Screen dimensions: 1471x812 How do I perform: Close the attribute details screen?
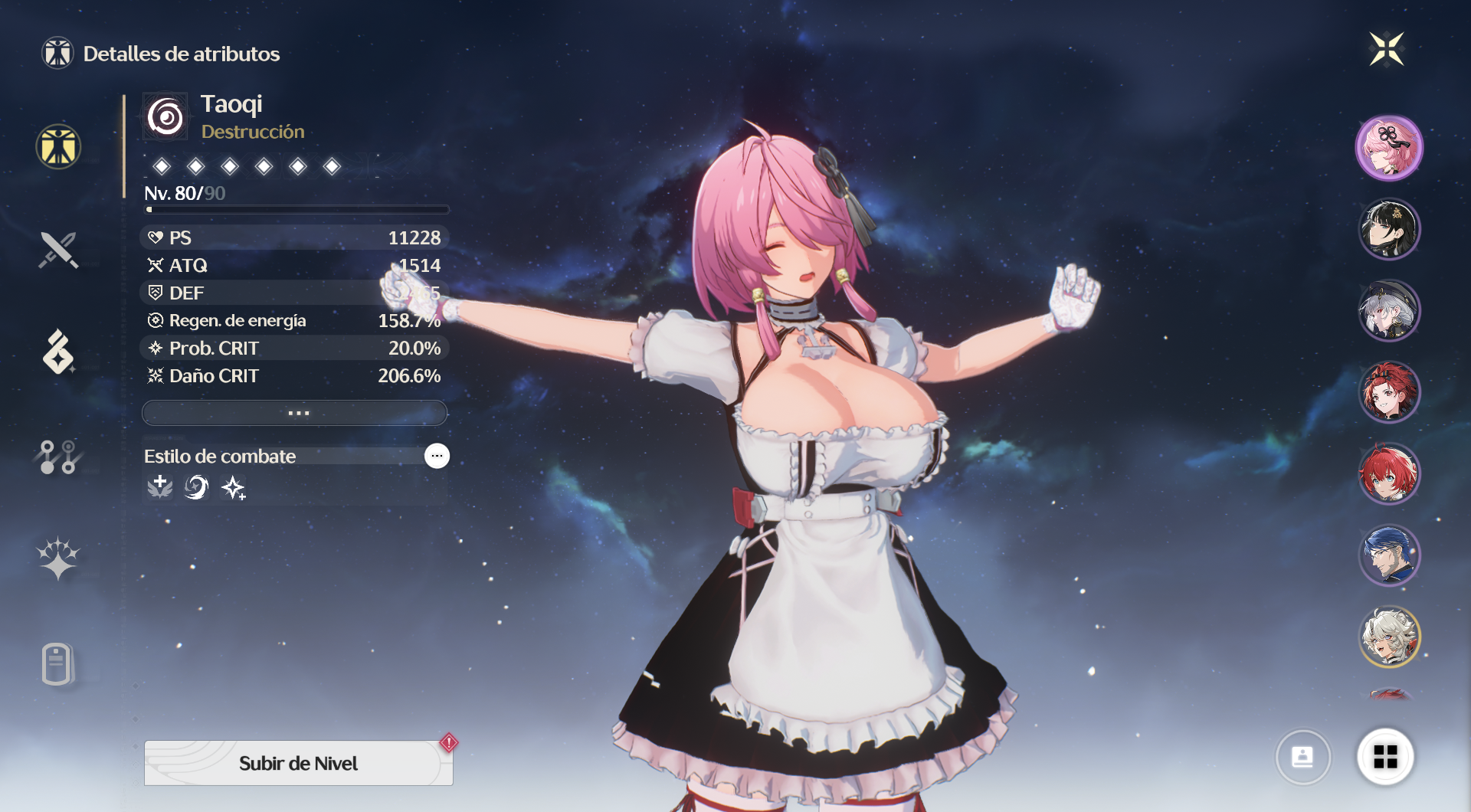pyautogui.click(x=1386, y=50)
